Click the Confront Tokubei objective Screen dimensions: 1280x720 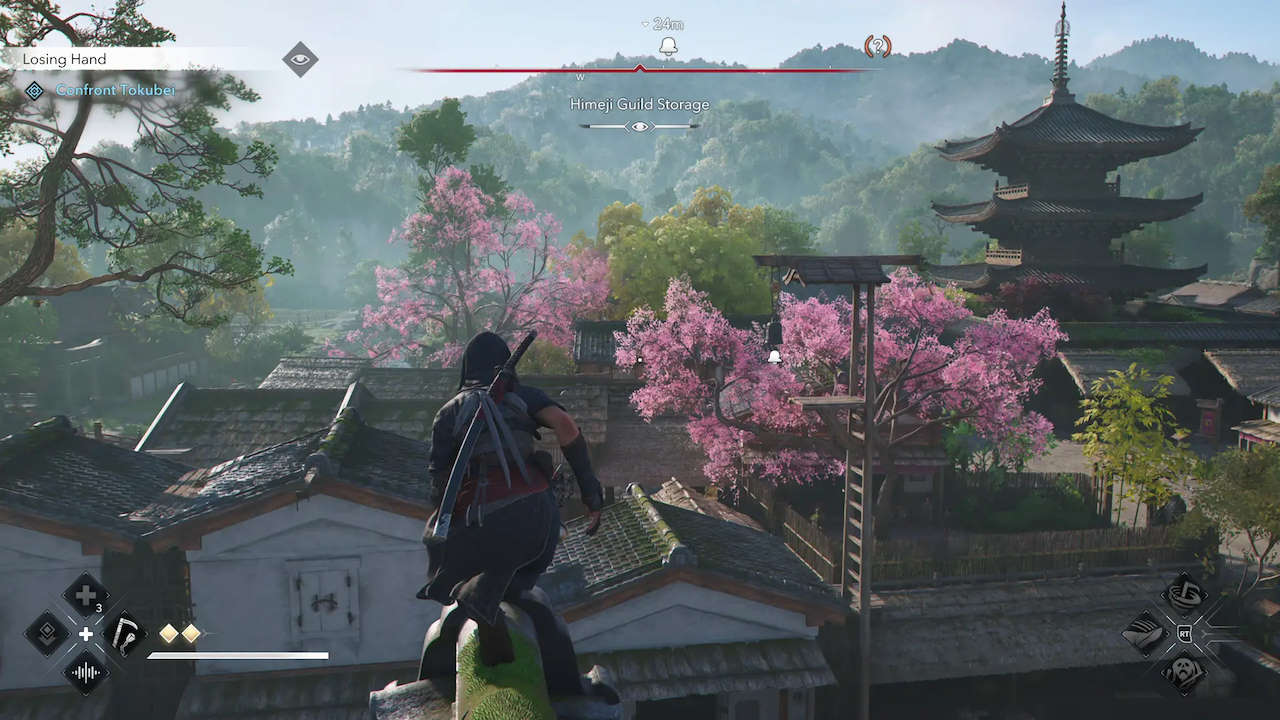coord(115,90)
